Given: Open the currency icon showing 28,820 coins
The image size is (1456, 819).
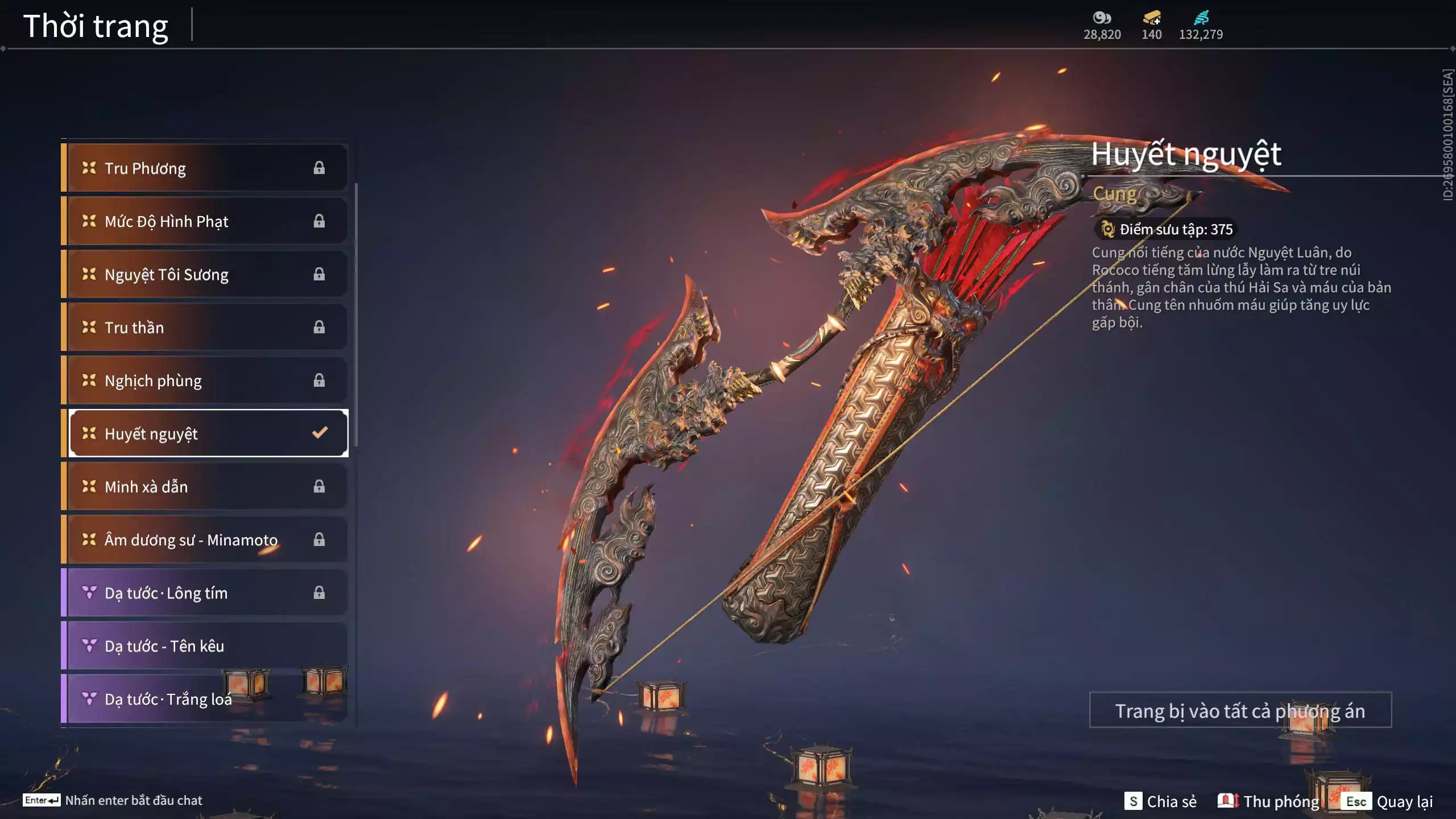Looking at the screenshot, I should 1101,18.
